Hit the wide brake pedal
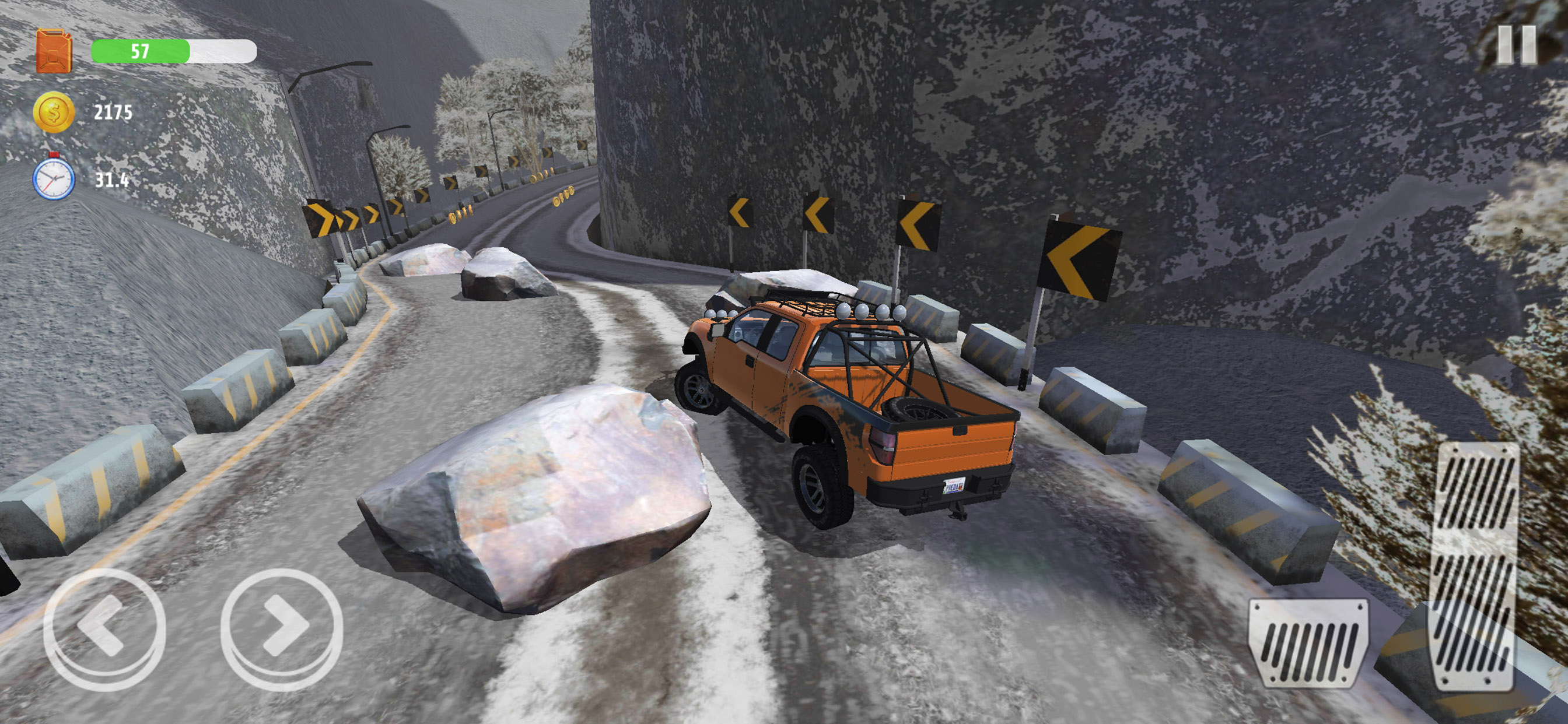Viewport: 1568px width, 724px height. 1308,642
